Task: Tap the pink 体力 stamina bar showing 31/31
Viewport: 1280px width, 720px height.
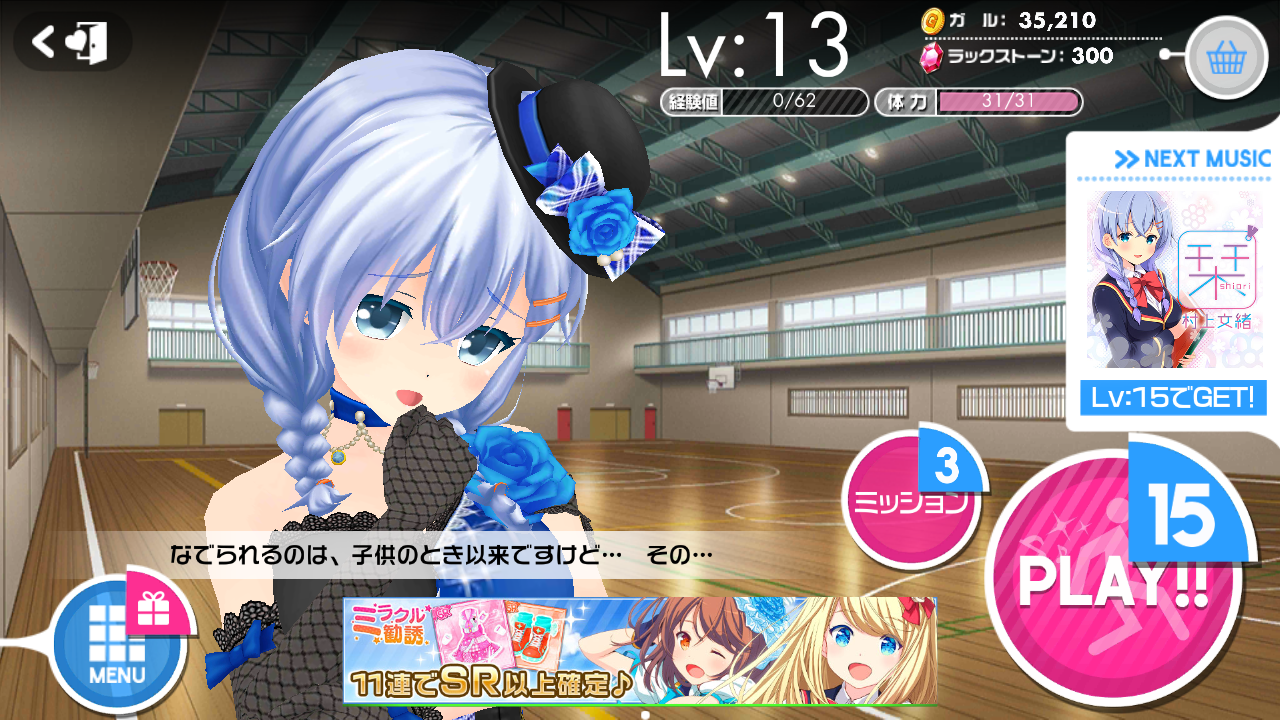Action: tap(1010, 100)
